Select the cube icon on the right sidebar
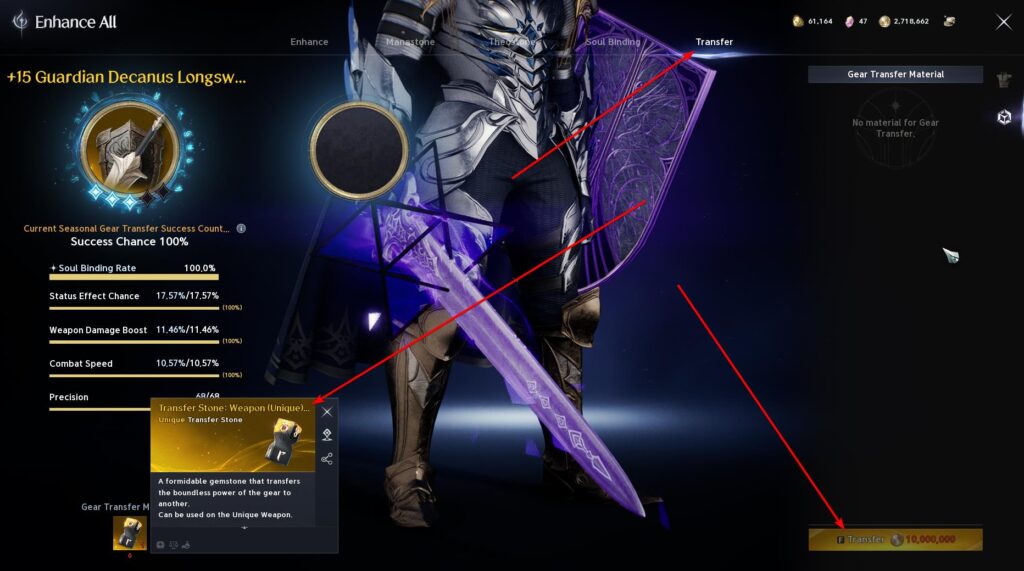This screenshot has height=571, width=1024. (x=1004, y=117)
